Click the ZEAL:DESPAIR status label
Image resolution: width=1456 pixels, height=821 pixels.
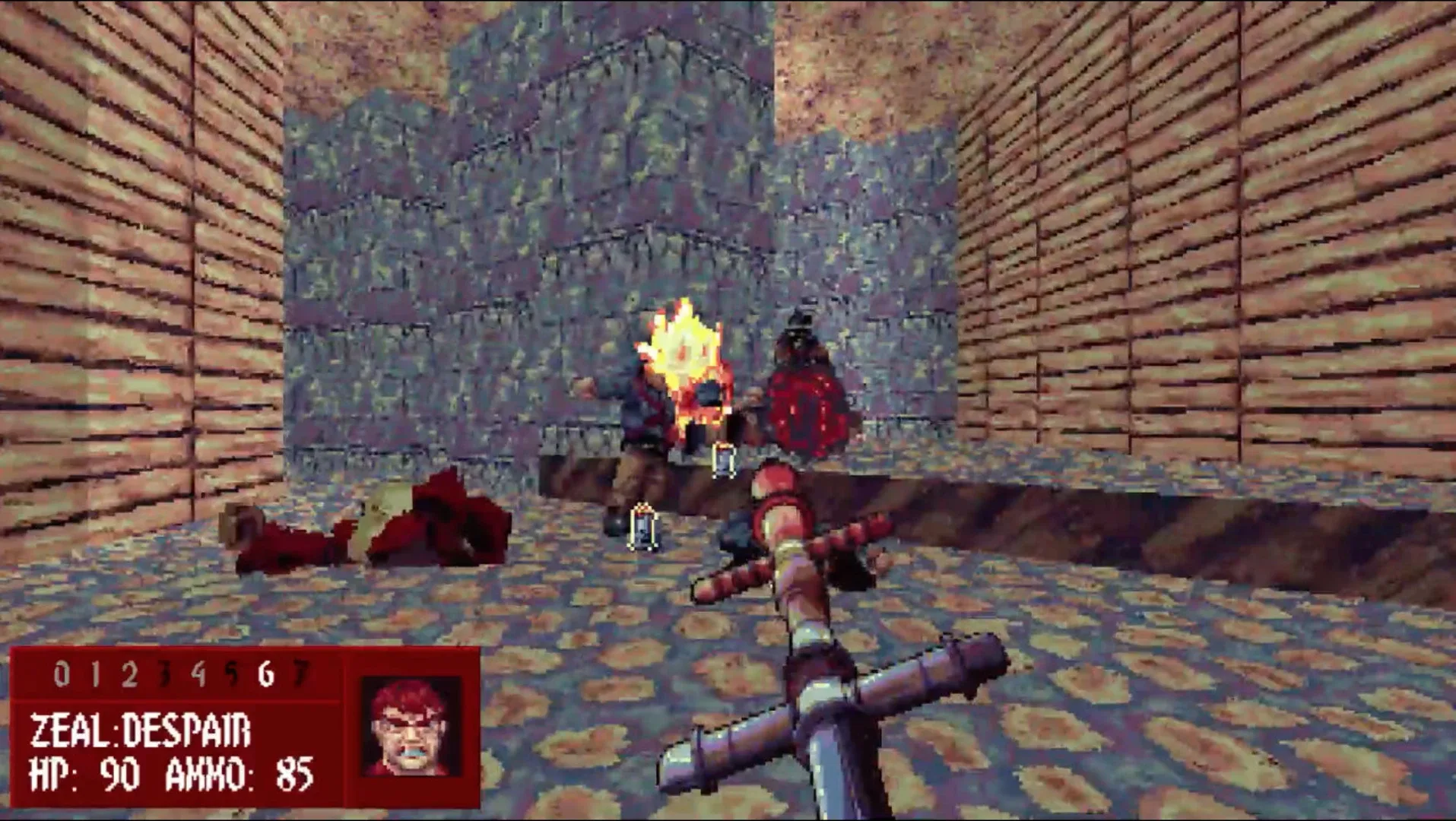point(141,728)
